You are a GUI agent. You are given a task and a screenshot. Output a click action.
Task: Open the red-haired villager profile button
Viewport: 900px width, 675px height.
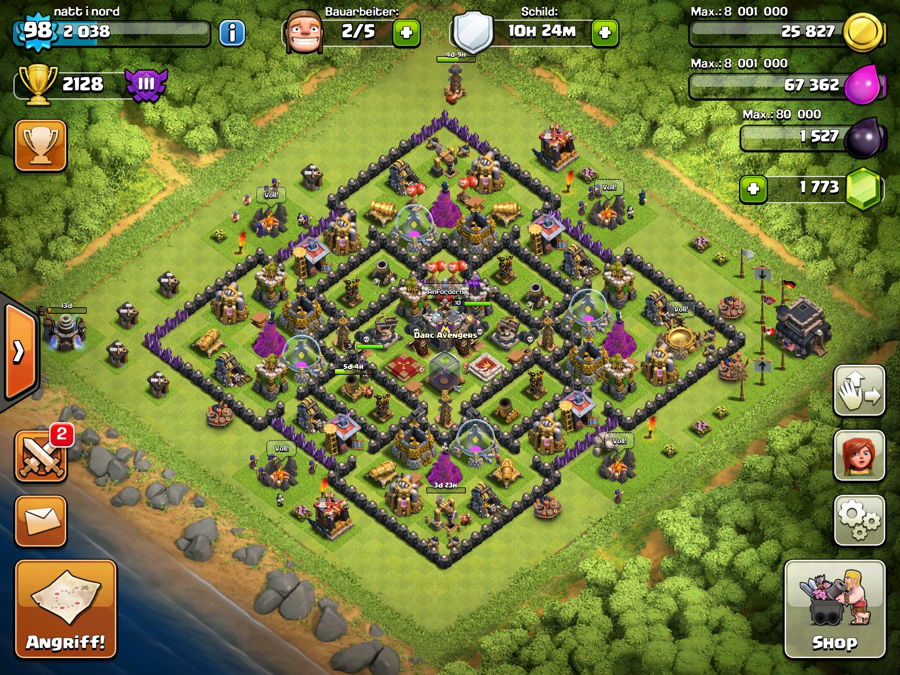859,455
